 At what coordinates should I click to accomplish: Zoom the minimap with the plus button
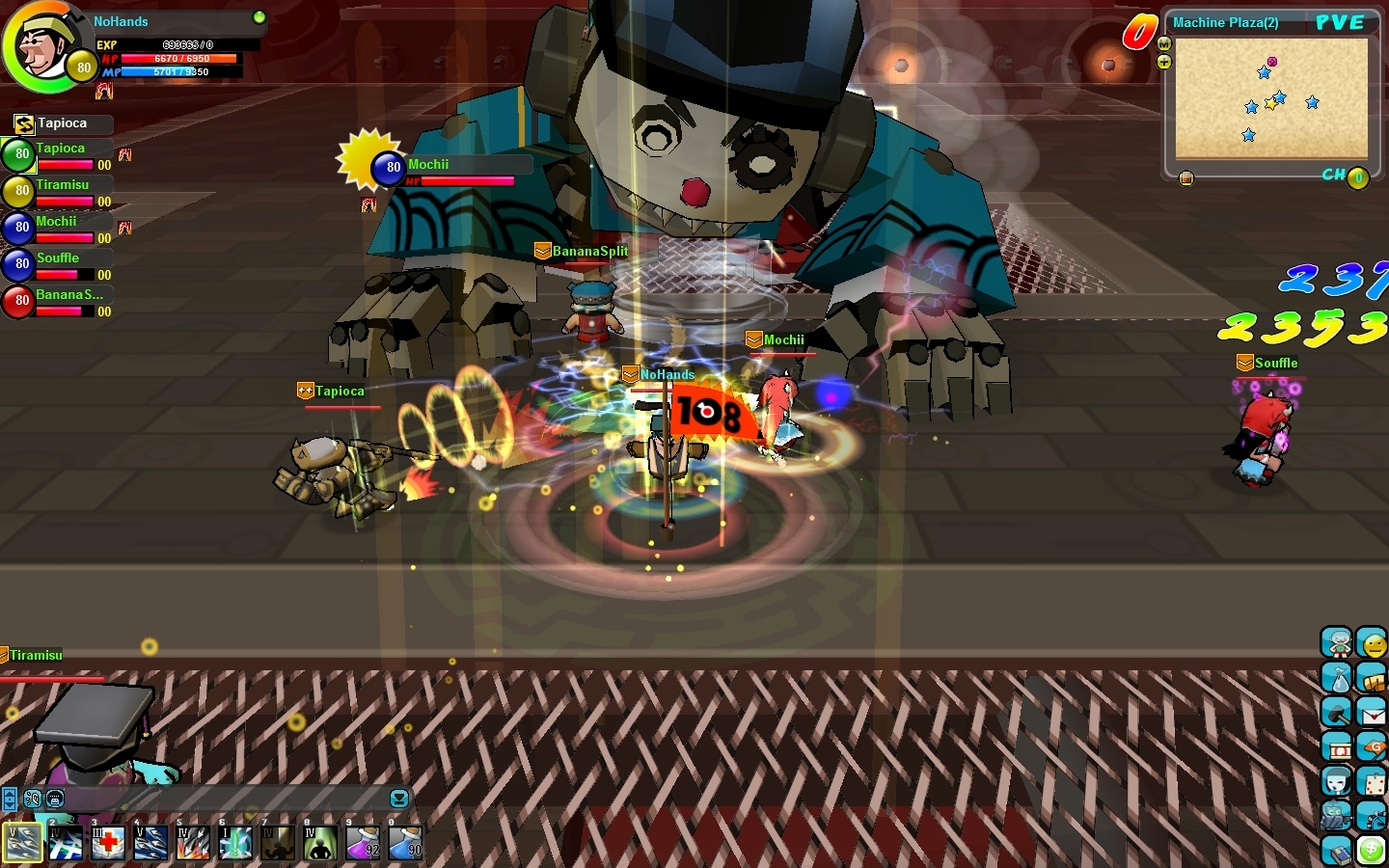(1164, 63)
